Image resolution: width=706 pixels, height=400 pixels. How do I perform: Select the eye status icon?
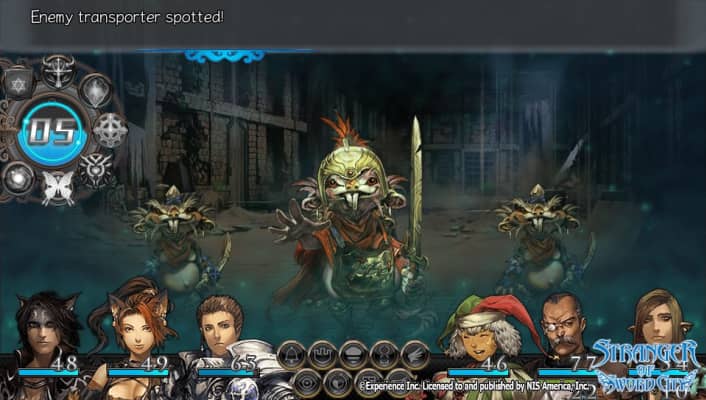click(x=306, y=382)
